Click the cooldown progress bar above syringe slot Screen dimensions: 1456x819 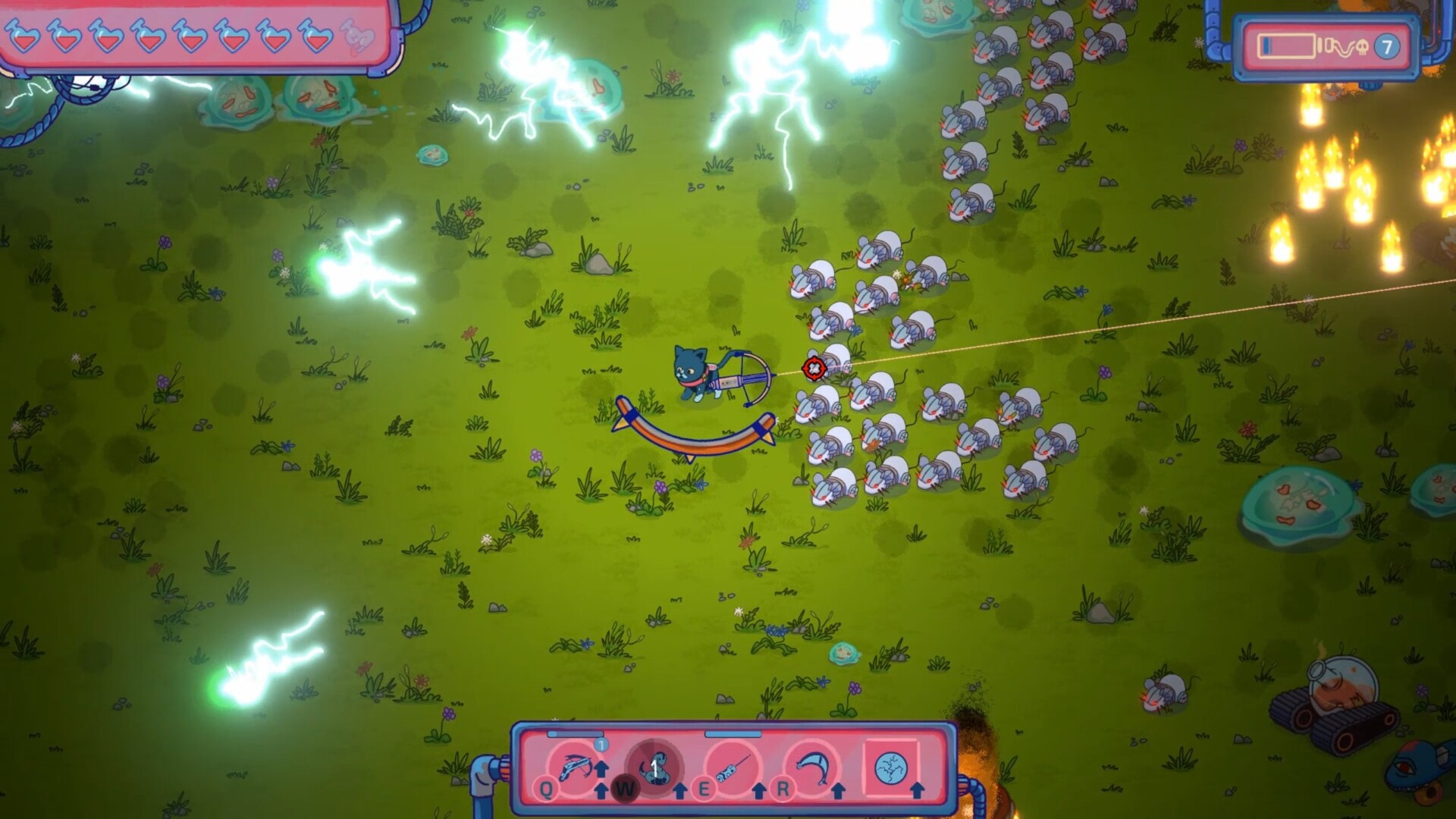point(733,735)
